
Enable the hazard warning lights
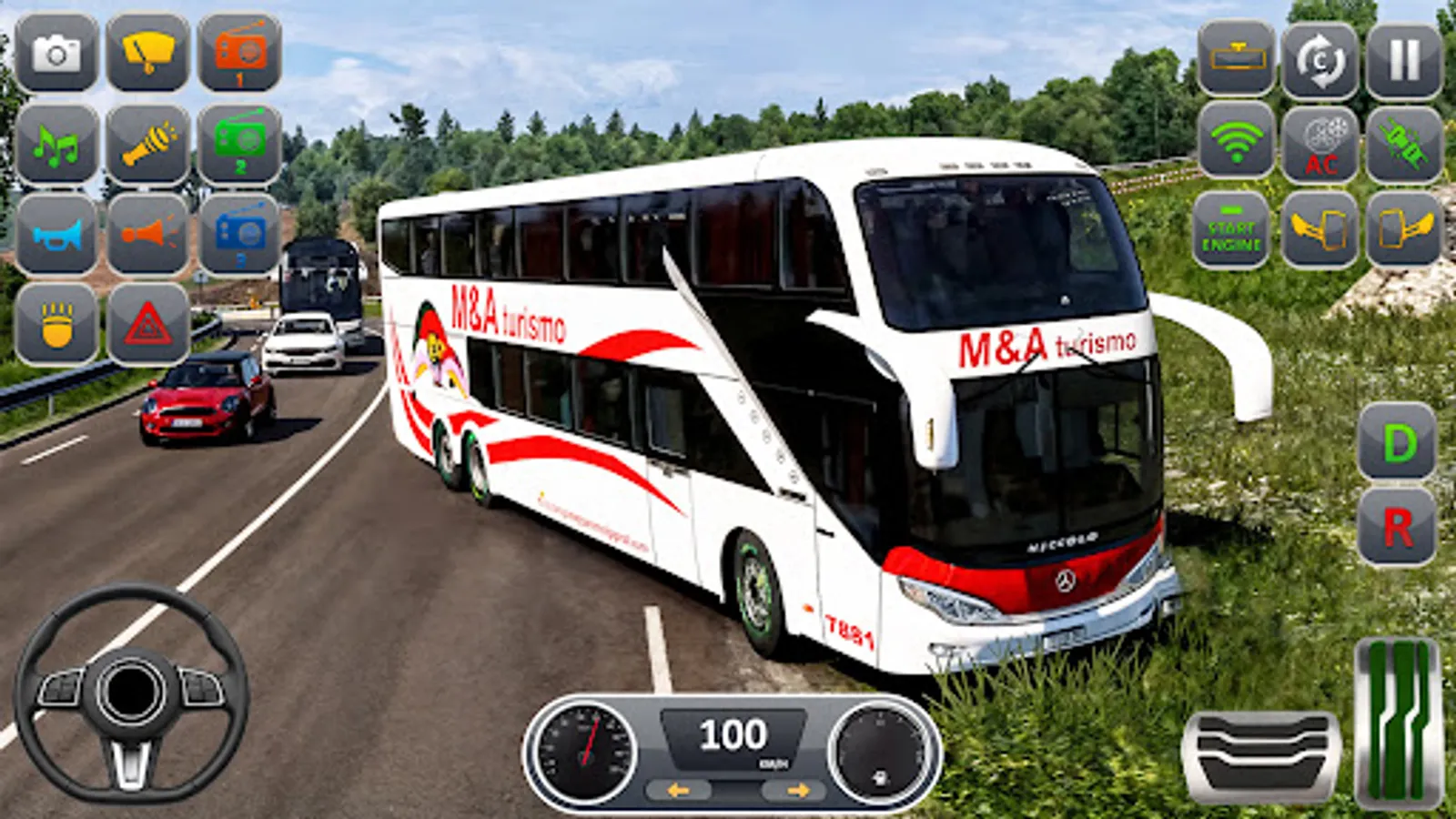(x=150, y=323)
